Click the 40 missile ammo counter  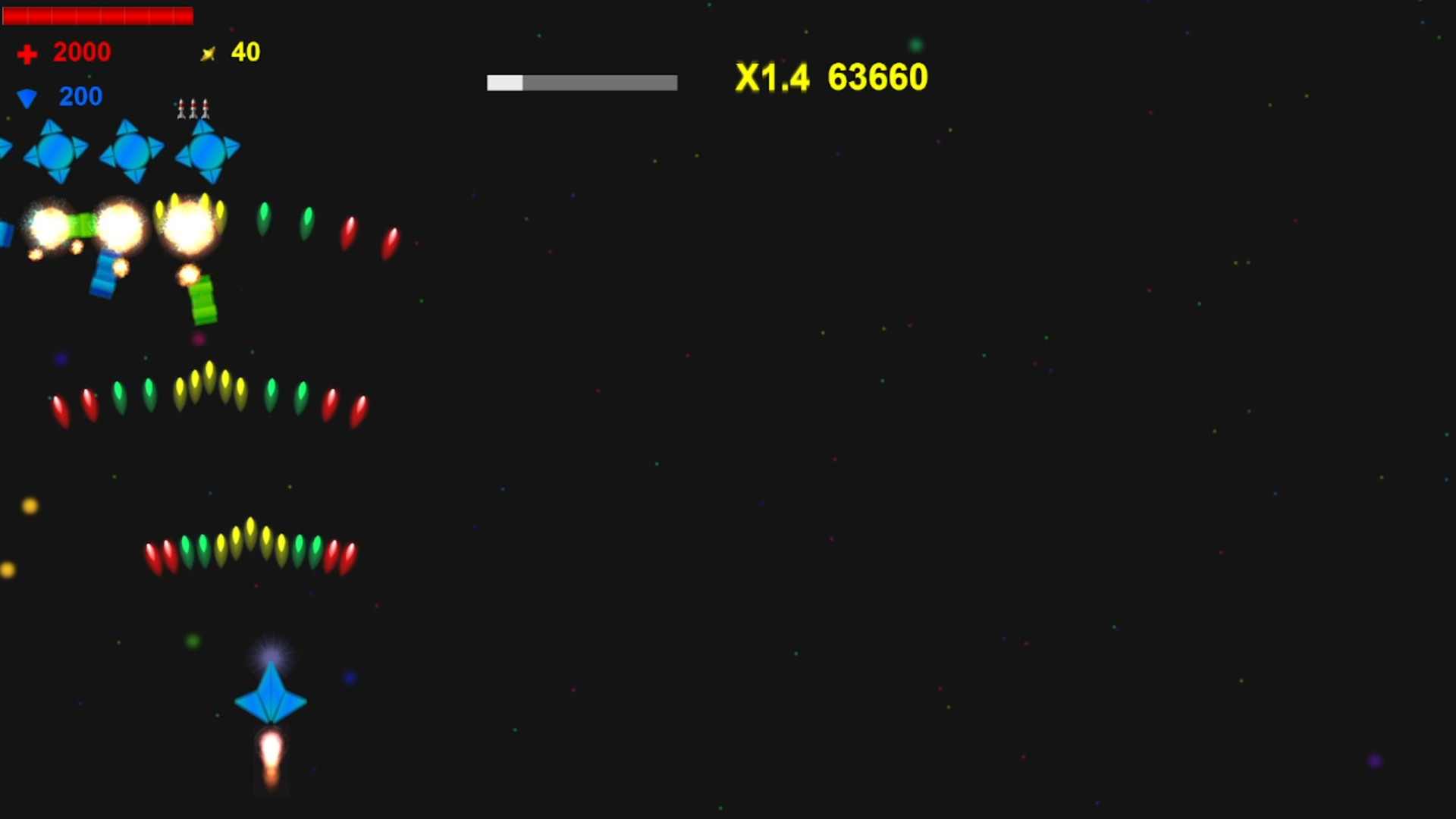[244, 52]
